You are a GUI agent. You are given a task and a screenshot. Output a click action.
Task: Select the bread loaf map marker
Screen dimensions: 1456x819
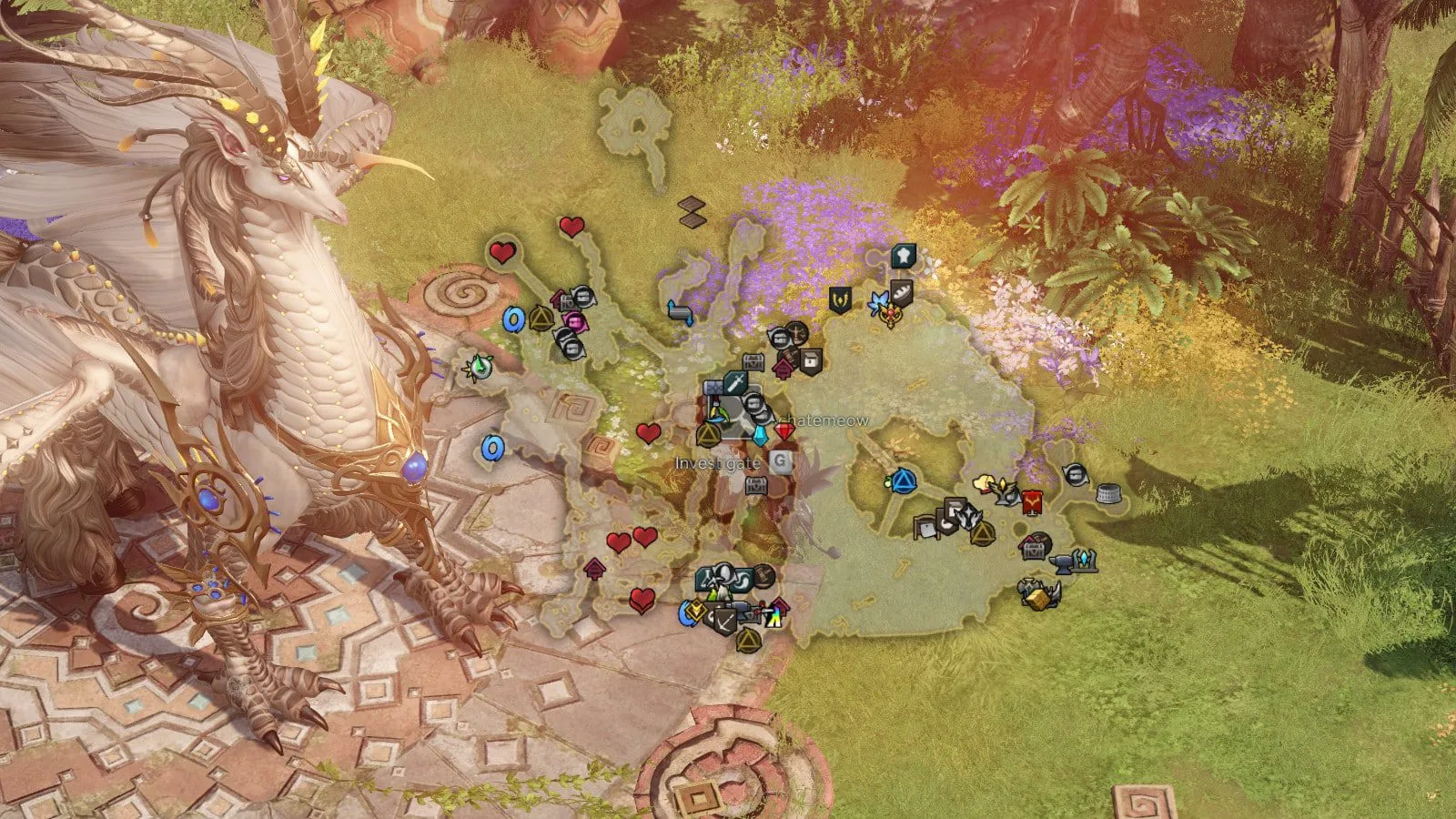(x=902, y=291)
